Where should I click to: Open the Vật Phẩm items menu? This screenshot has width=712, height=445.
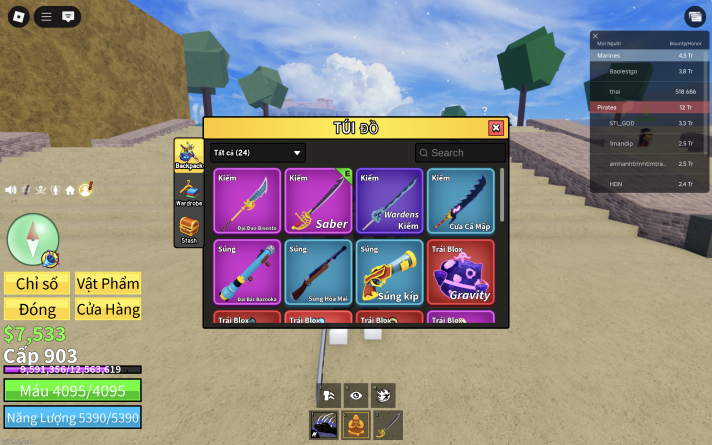[107, 284]
